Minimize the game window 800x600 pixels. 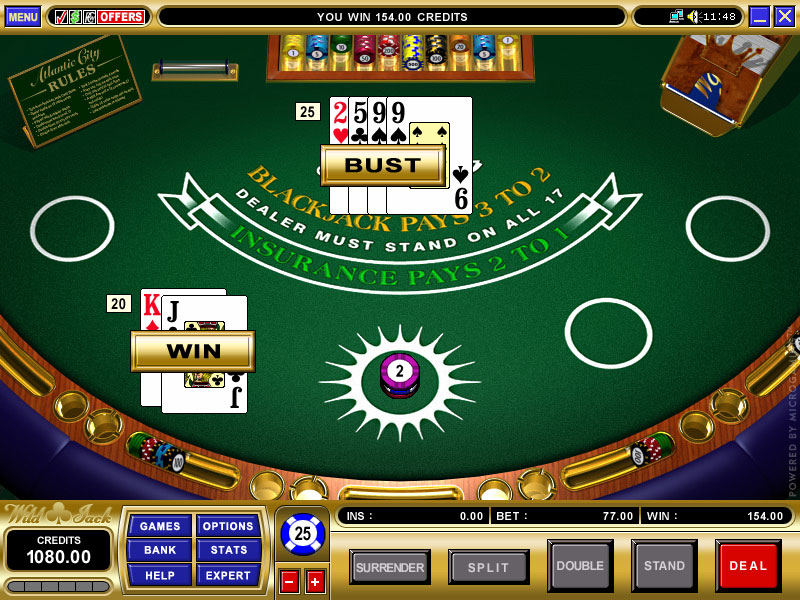click(x=759, y=17)
